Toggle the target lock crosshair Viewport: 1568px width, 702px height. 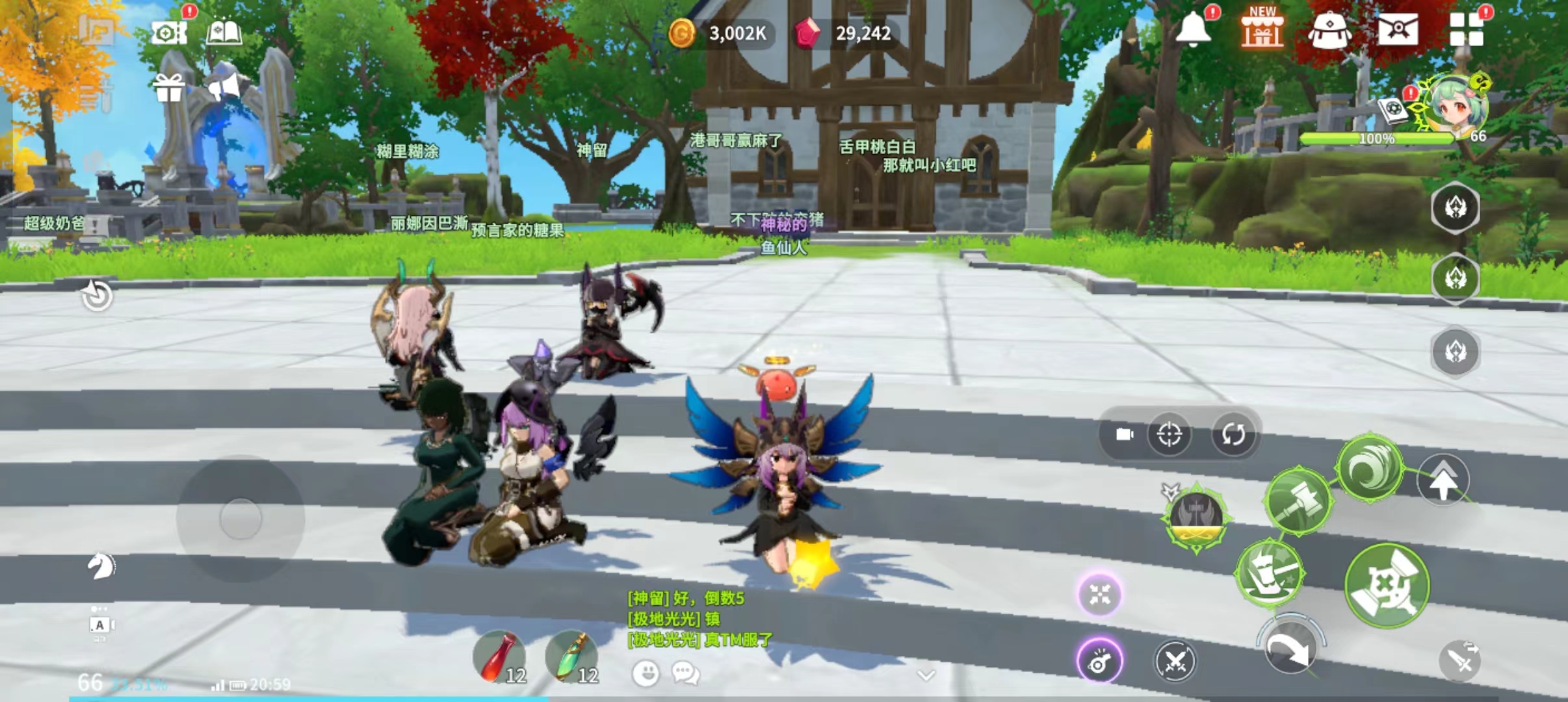point(1169,434)
